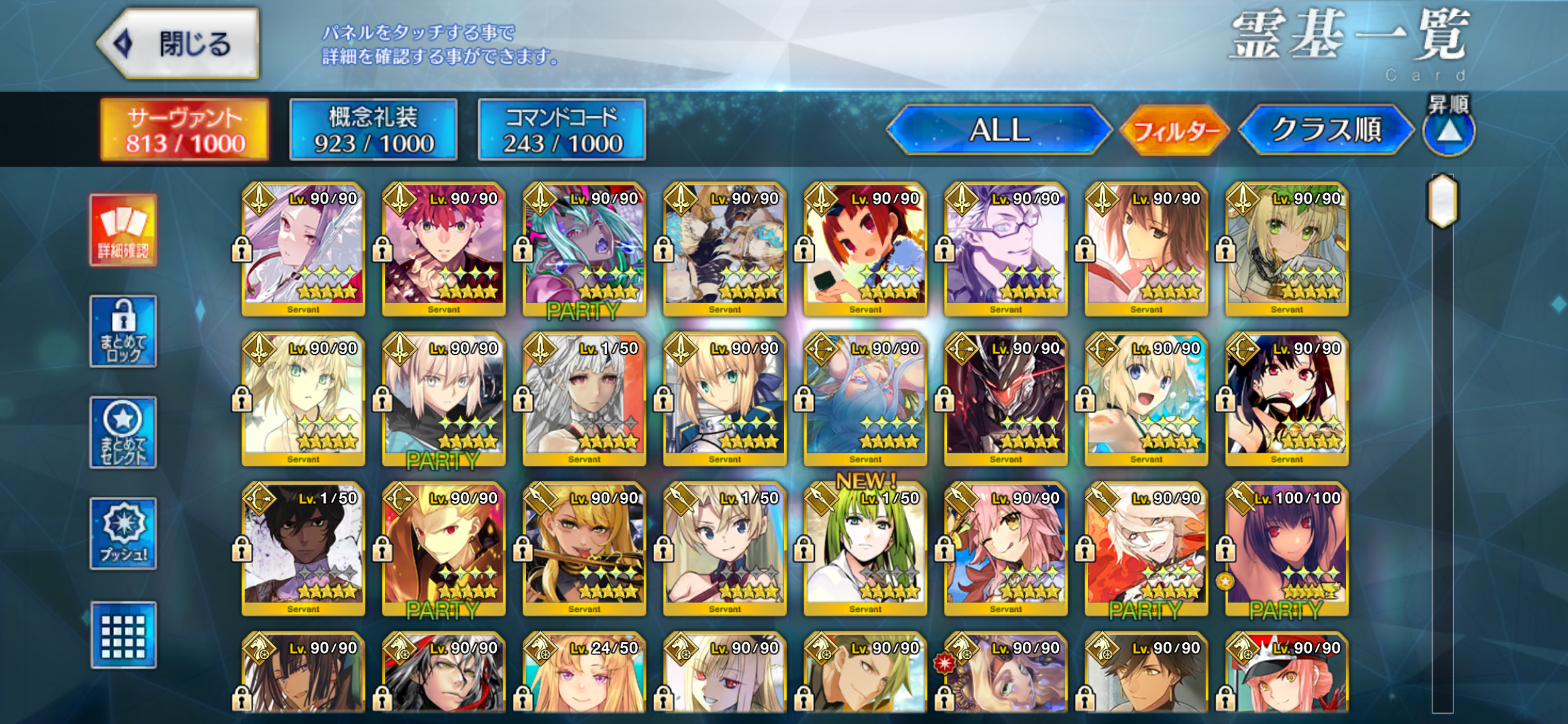The width and height of the screenshot is (1568, 724).
Task: Choose the まとめてロック bulk lock button
Action: (123, 331)
